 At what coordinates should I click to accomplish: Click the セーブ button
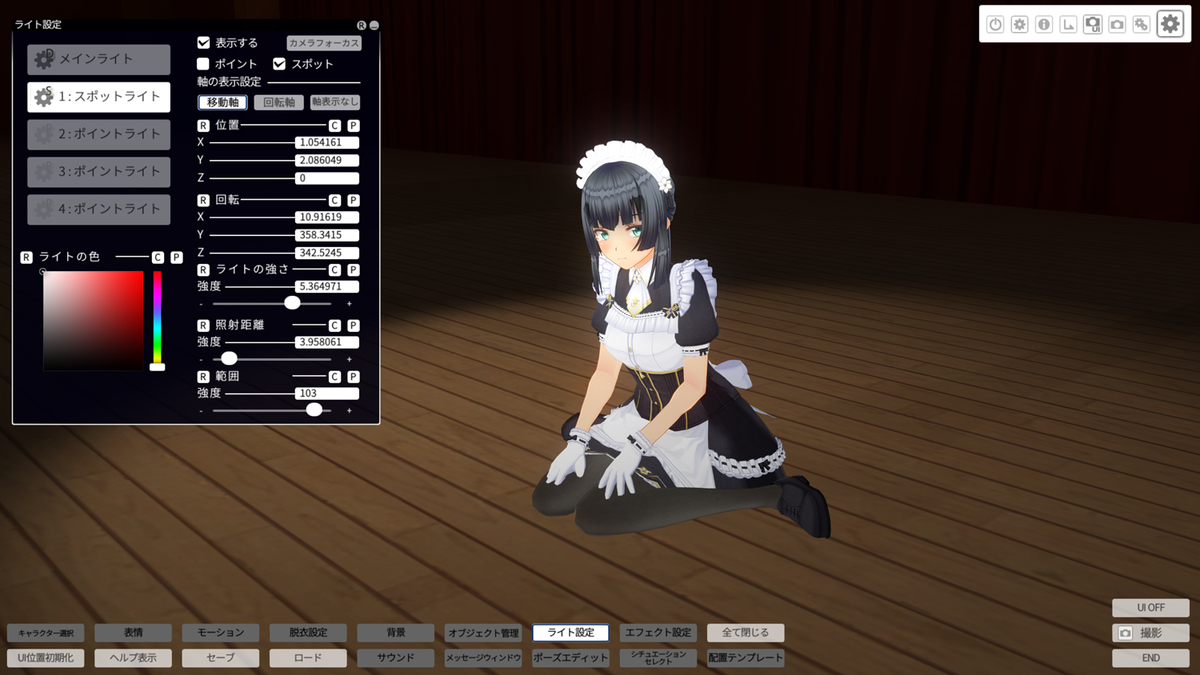click(220, 658)
